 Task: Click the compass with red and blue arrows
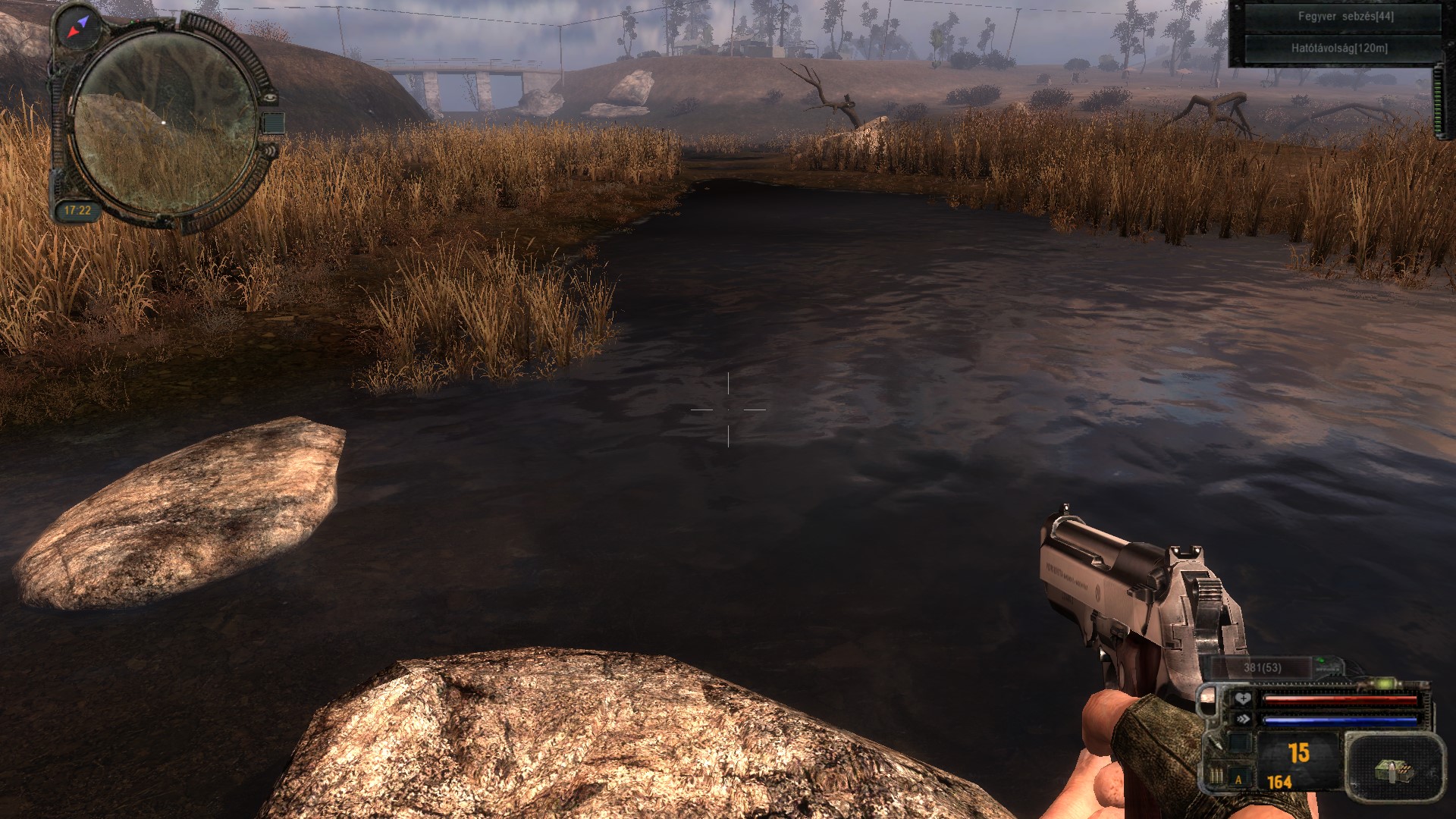tap(78, 26)
